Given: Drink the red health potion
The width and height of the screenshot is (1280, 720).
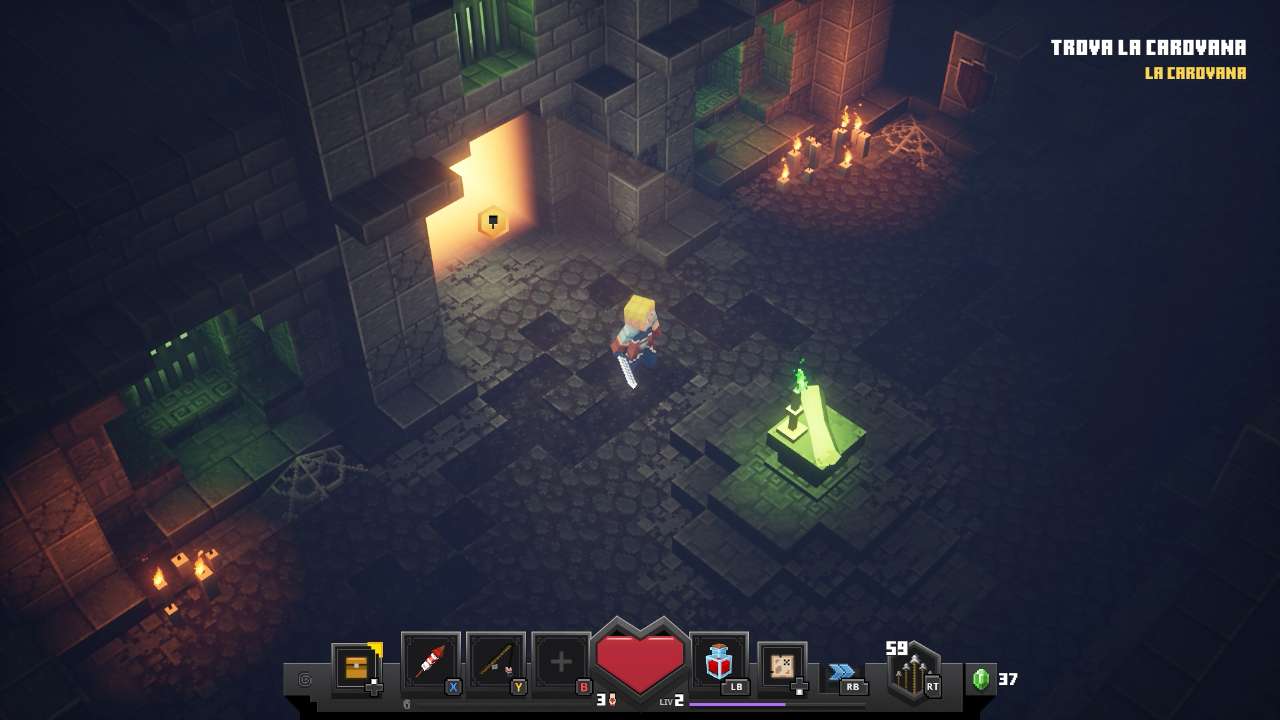Looking at the screenshot, I should point(719,661).
